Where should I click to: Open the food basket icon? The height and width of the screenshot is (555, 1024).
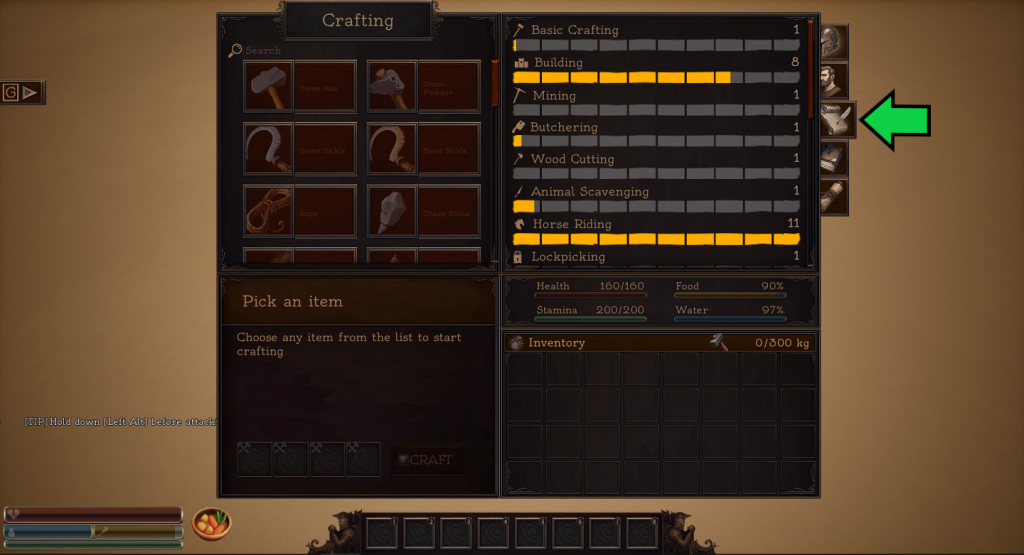[211, 523]
